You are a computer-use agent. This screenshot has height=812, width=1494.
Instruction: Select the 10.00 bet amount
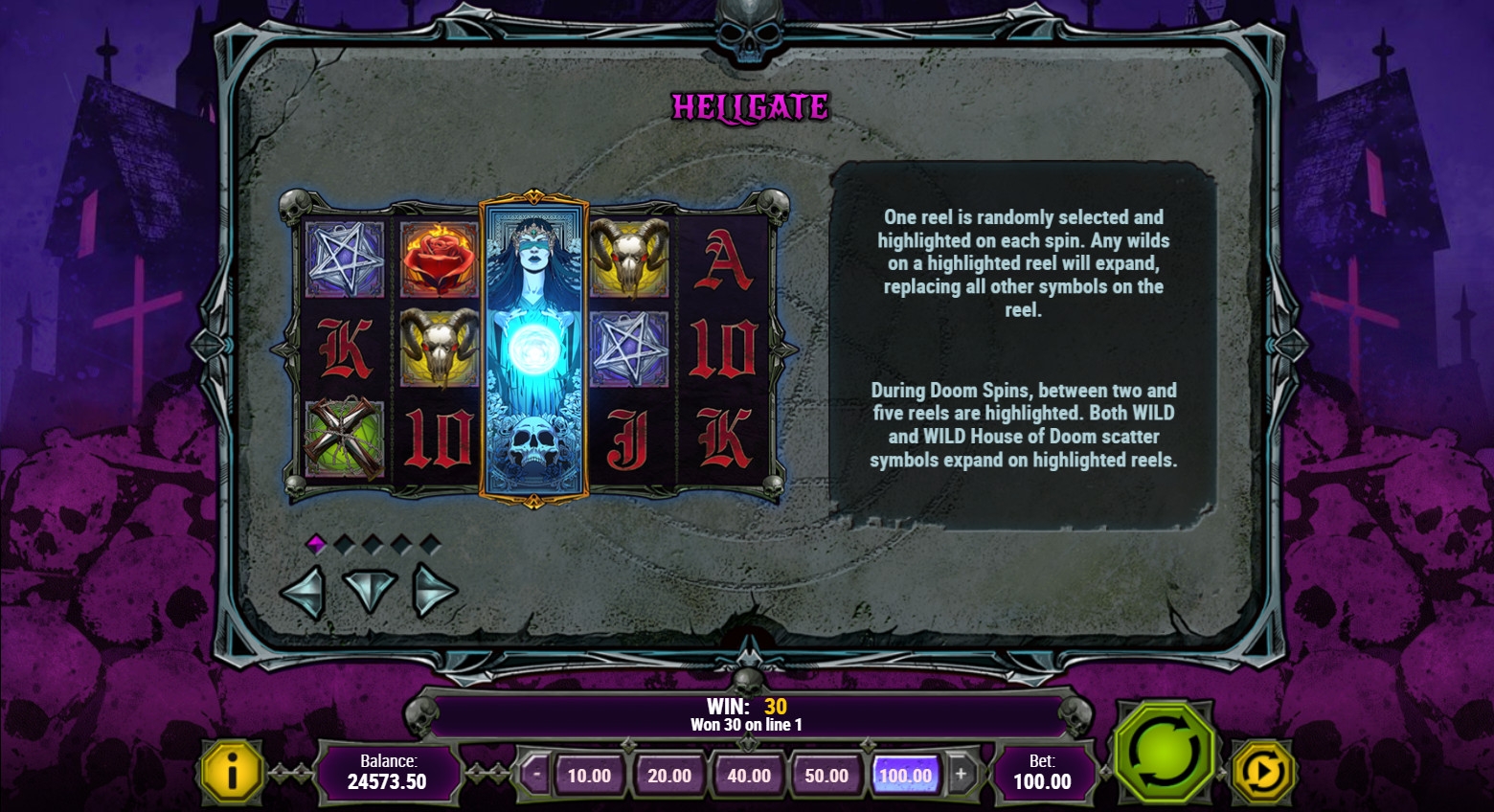(x=589, y=776)
